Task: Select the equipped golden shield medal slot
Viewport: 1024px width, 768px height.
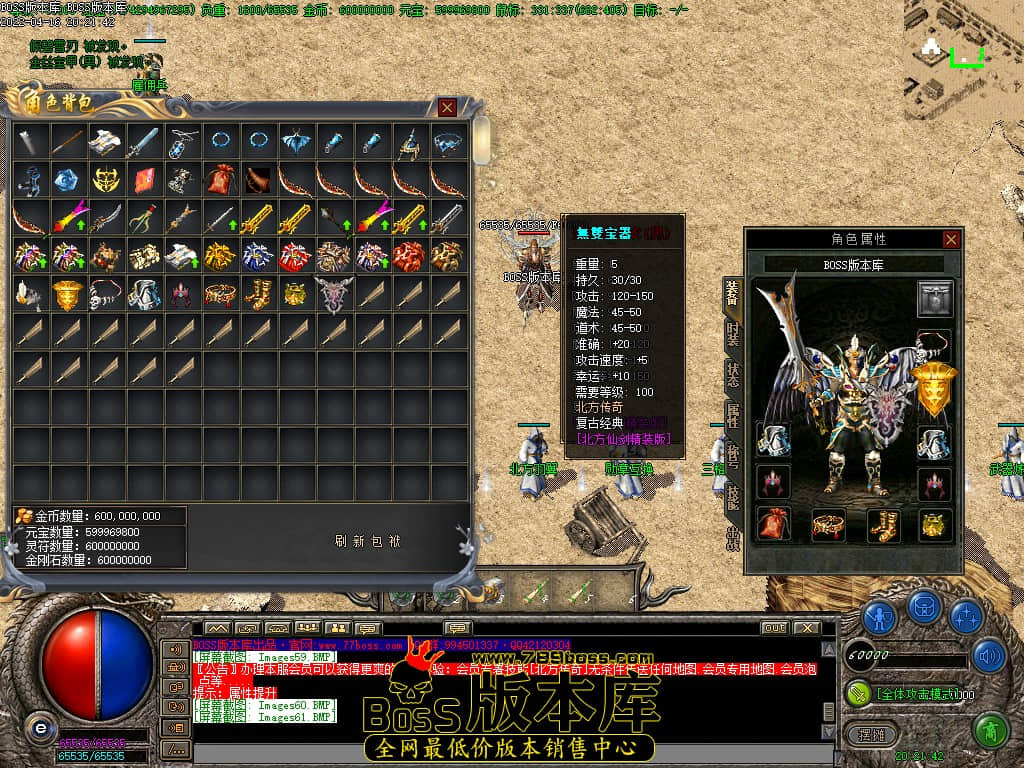Action: (x=935, y=390)
